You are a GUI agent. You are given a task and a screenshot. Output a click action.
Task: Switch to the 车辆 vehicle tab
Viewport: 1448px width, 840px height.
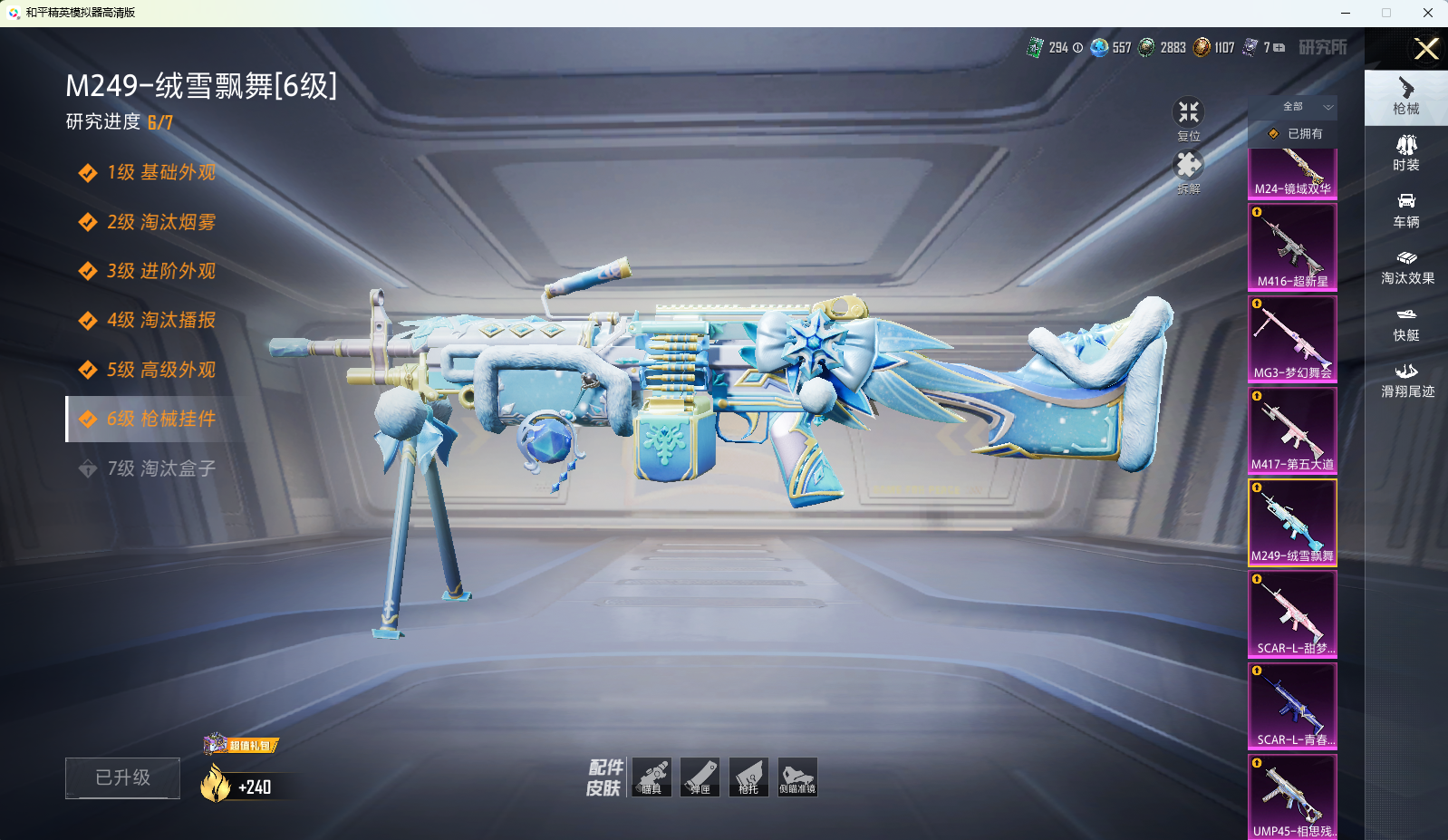click(1406, 209)
